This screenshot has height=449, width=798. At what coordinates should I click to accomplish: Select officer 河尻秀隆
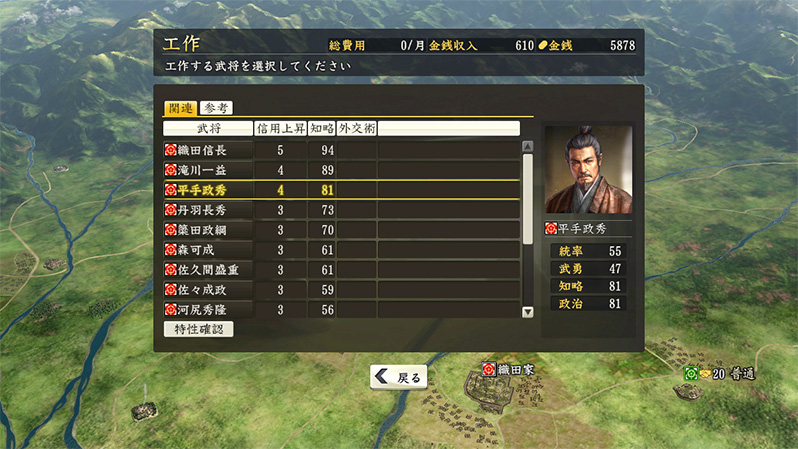[208, 310]
